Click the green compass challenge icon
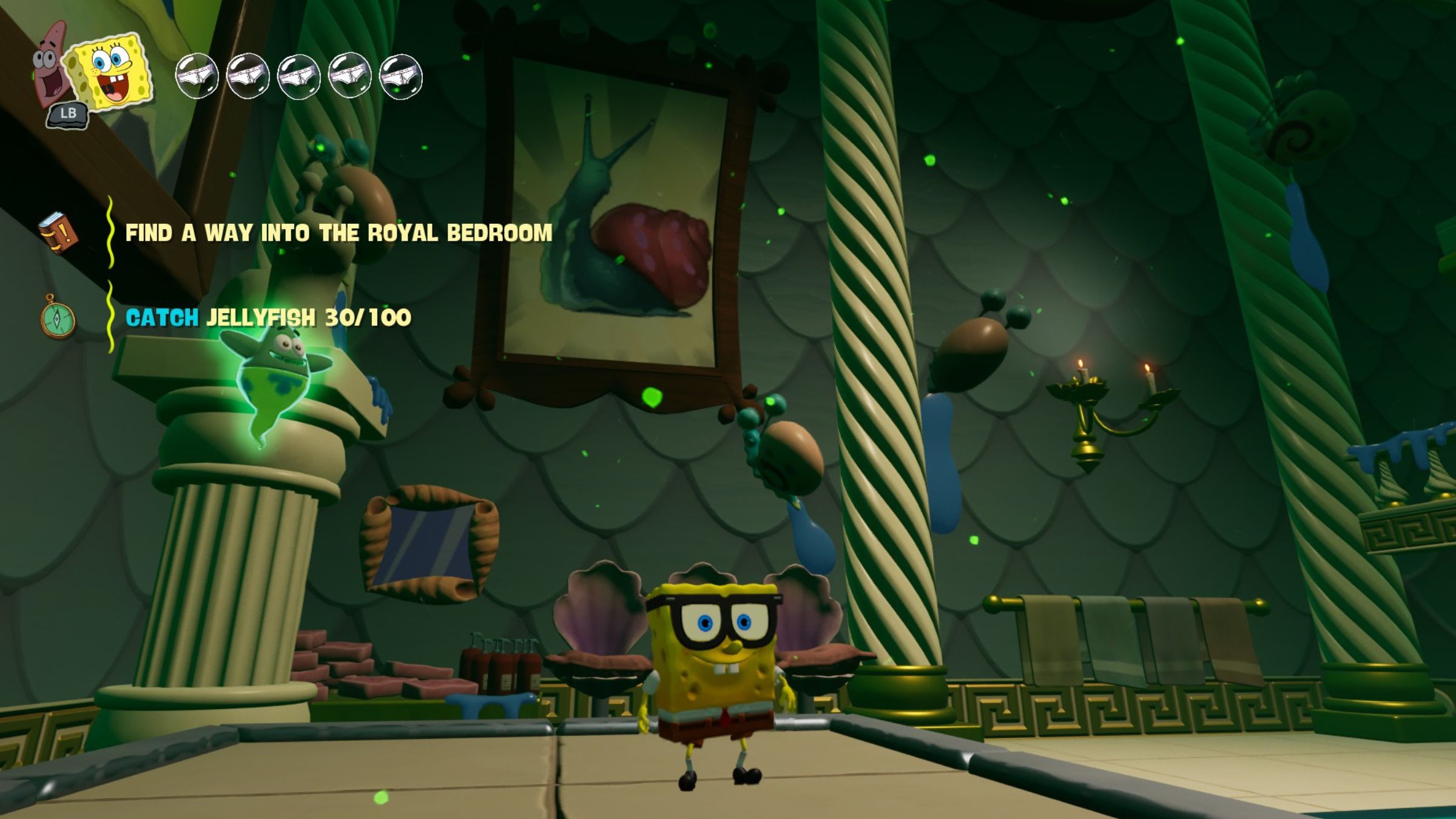Image resolution: width=1456 pixels, height=819 pixels. tap(58, 317)
